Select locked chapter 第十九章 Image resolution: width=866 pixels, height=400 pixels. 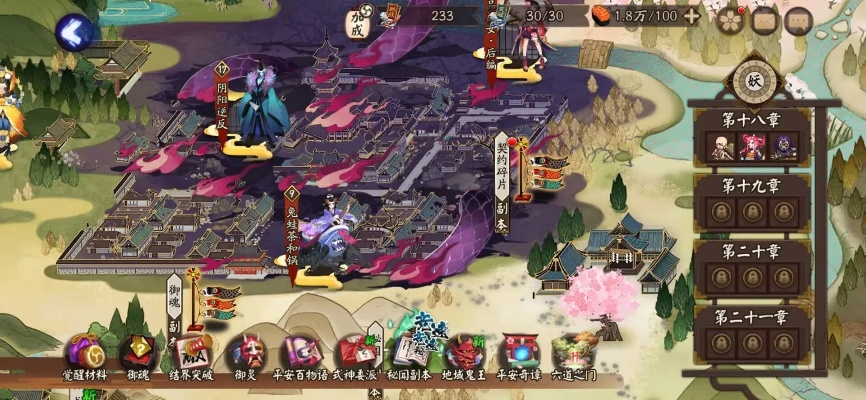click(x=753, y=201)
